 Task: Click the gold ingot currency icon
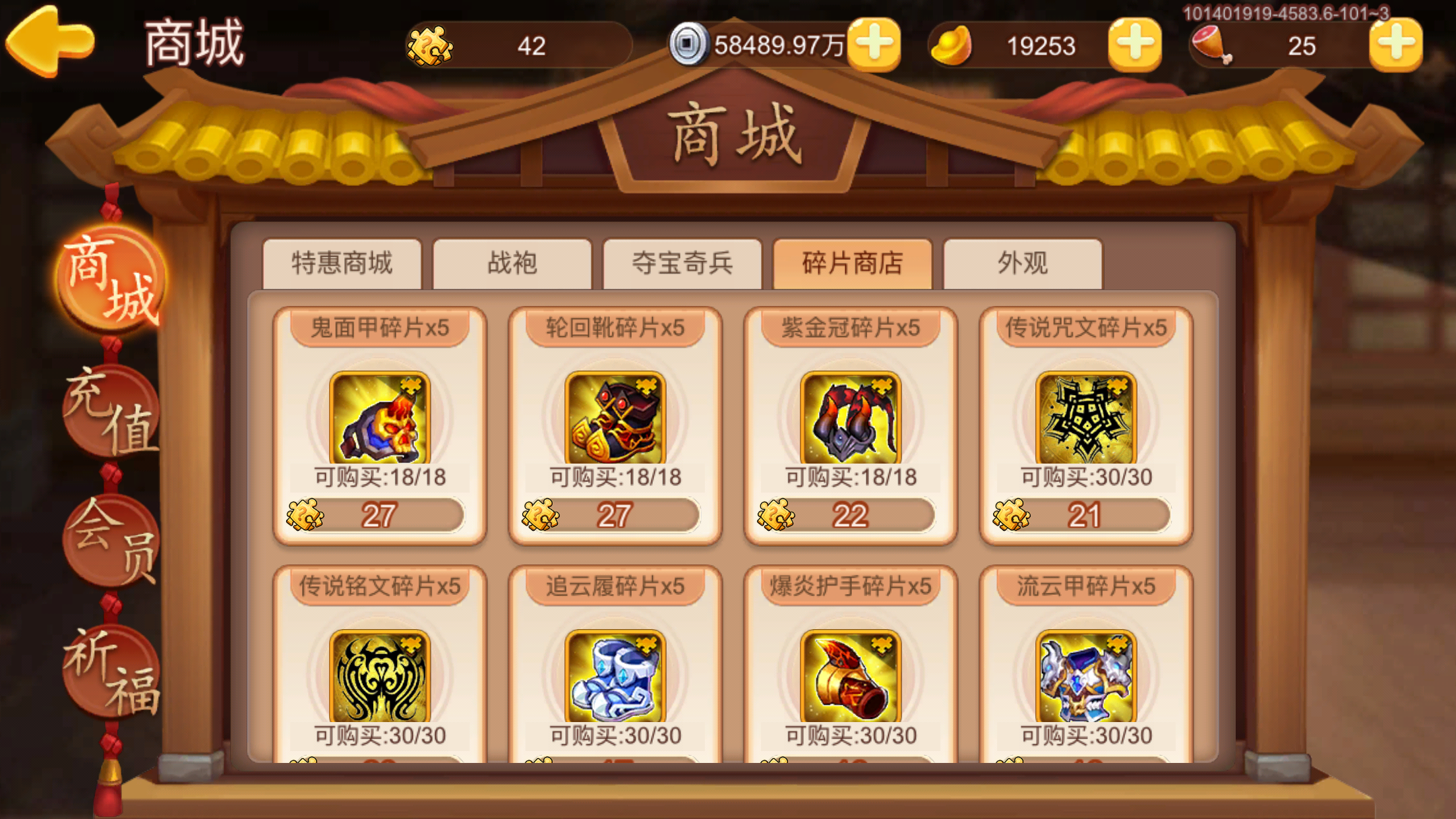952,45
